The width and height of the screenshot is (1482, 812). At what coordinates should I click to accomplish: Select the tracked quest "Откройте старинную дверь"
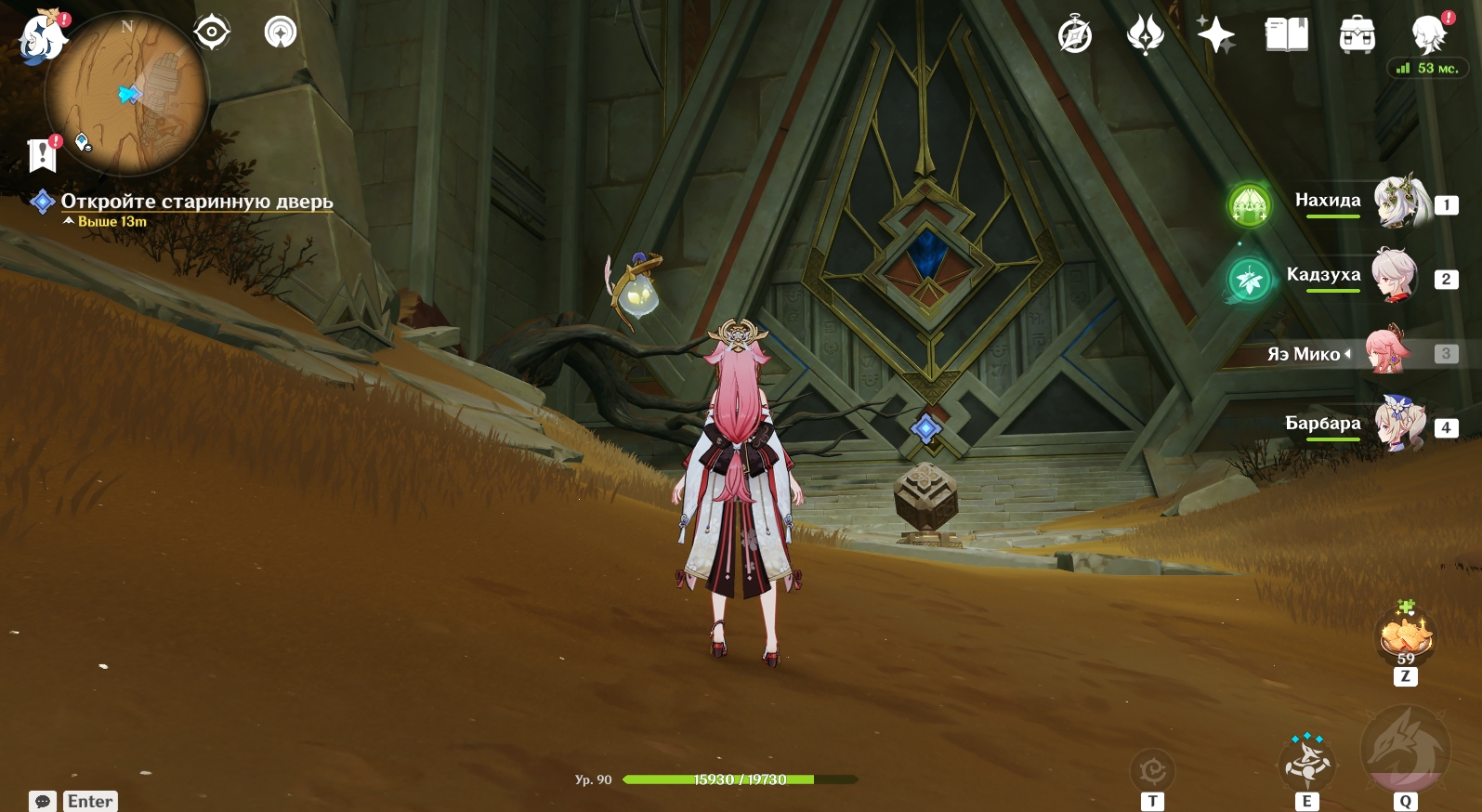196,202
